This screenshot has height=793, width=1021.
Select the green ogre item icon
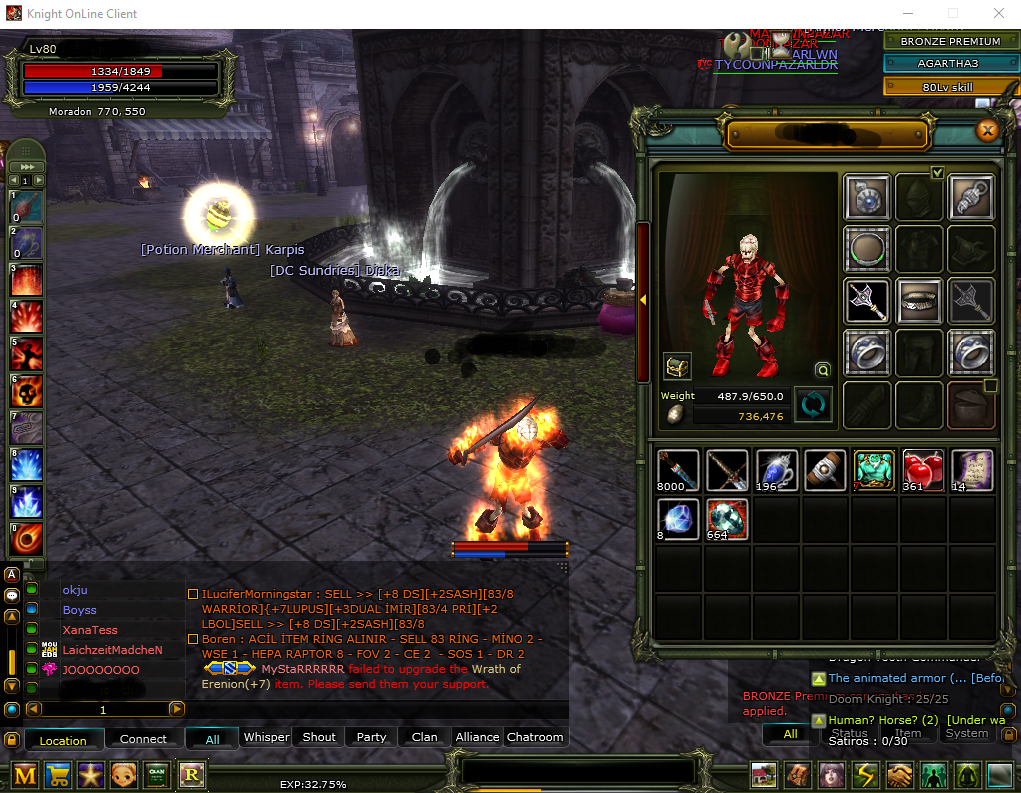874,470
